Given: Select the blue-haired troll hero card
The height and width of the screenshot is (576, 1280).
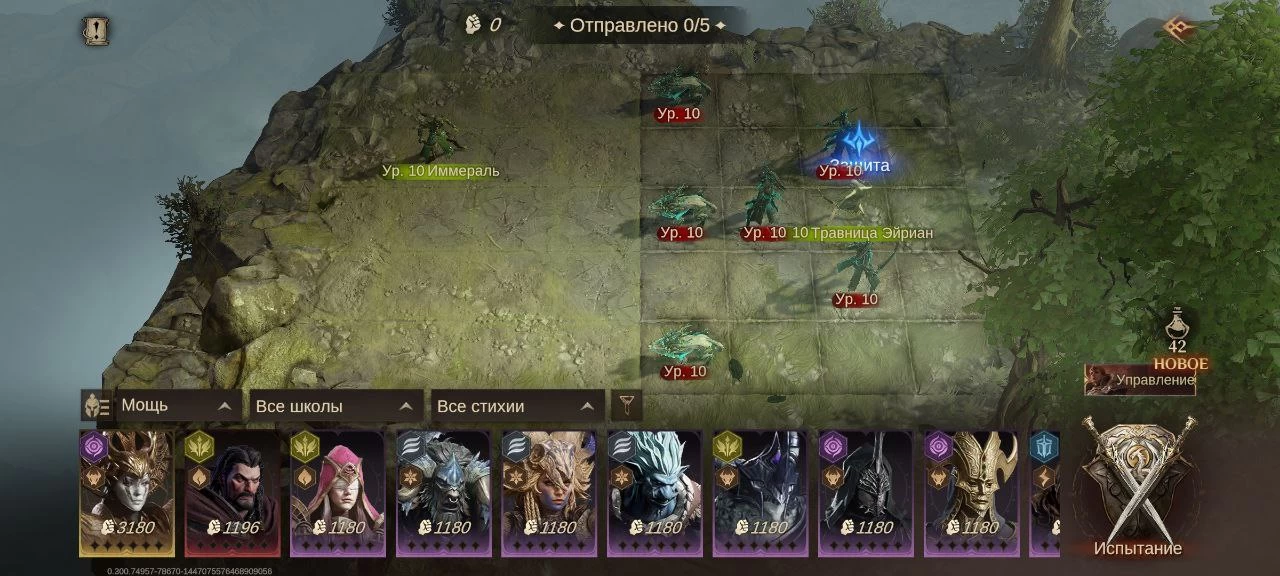Looking at the screenshot, I should pyautogui.click(x=655, y=492).
